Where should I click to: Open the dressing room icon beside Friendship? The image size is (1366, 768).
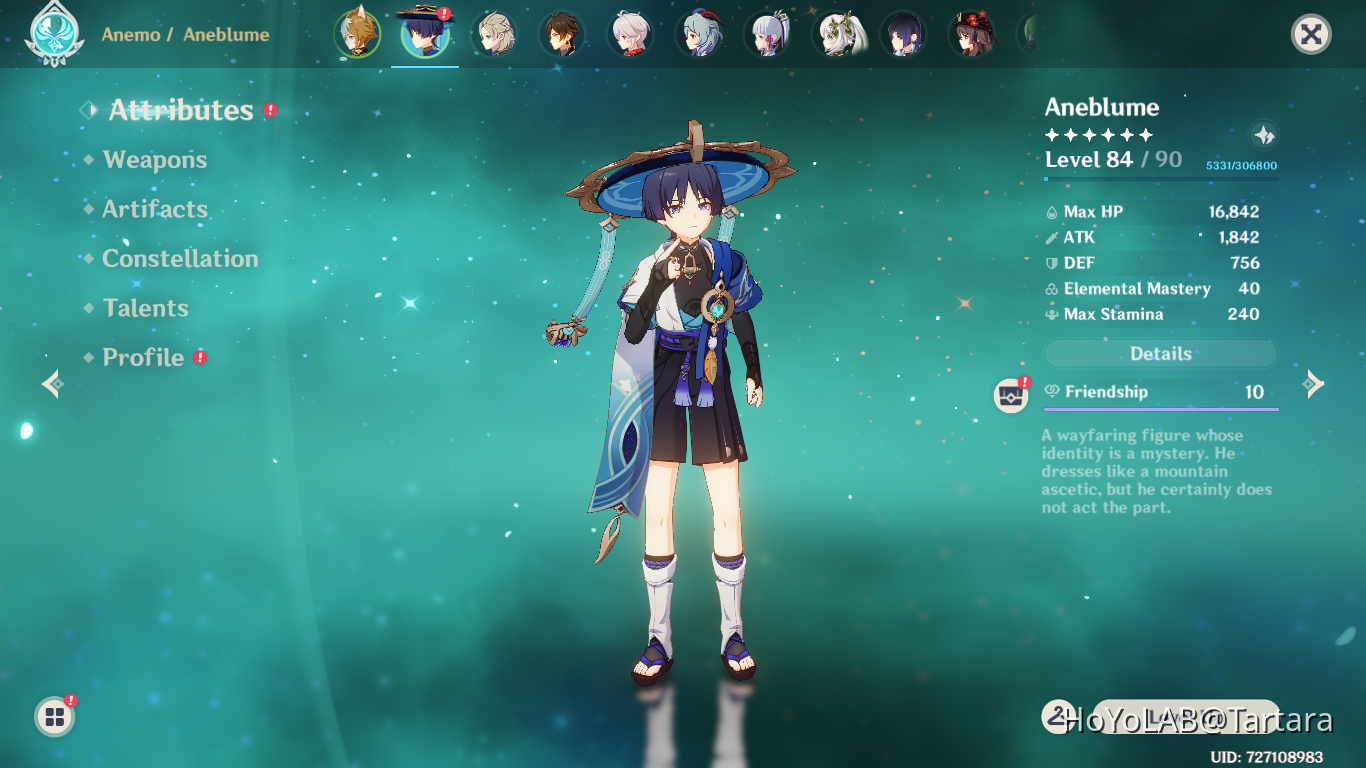point(1011,395)
